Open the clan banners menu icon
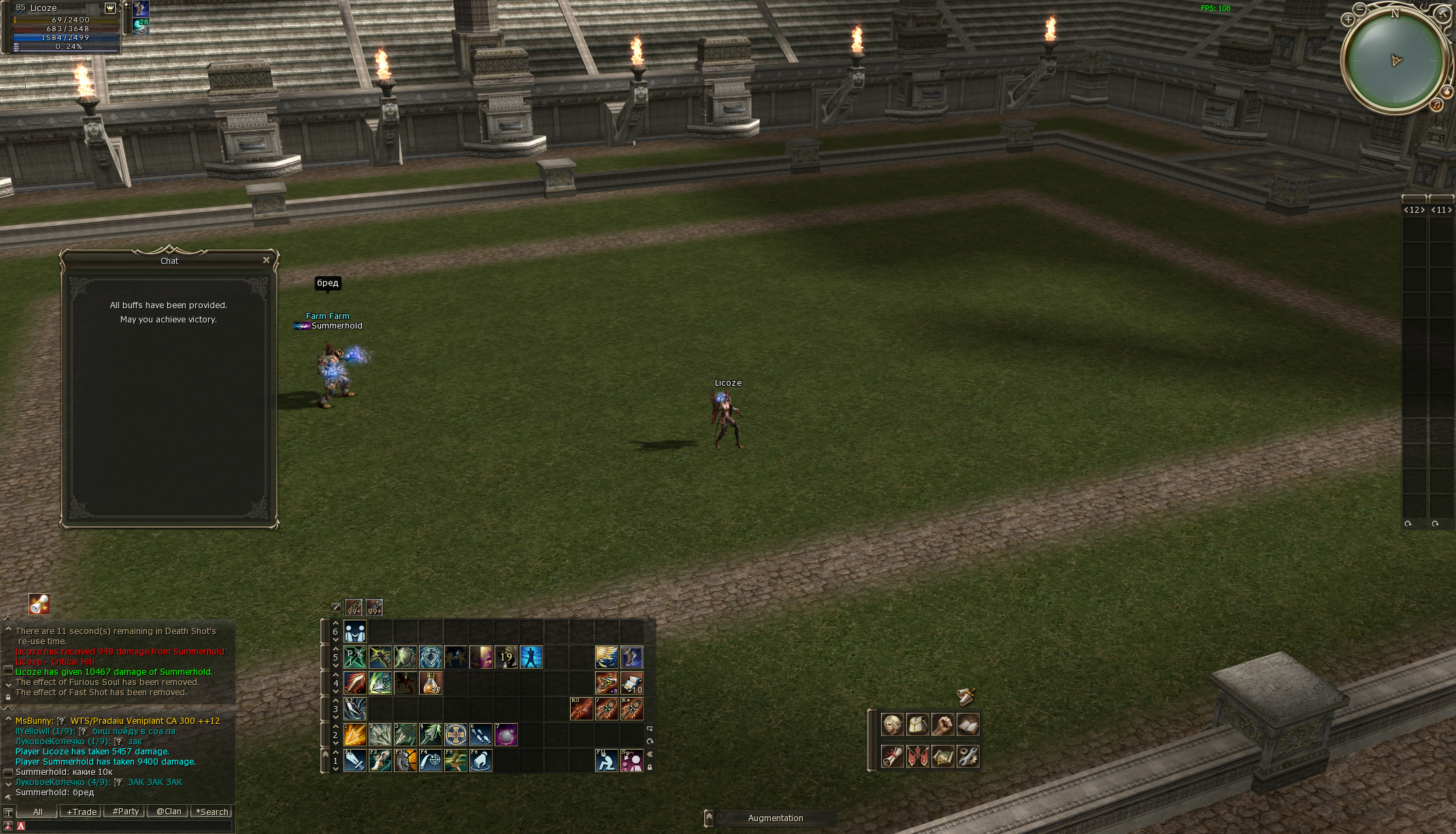 [917, 756]
